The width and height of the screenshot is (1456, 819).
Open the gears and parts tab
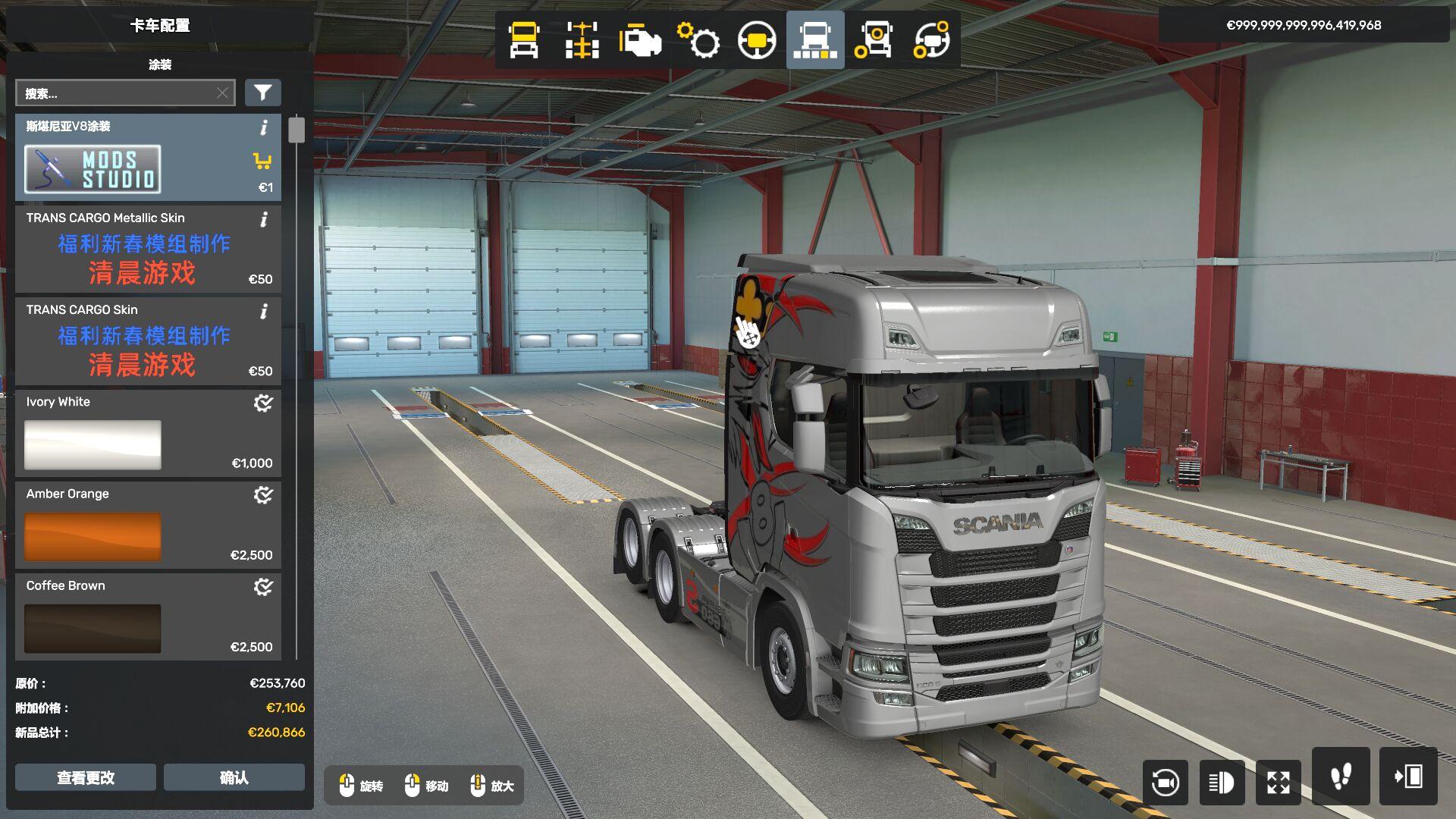pyautogui.click(x=698, y=40)
